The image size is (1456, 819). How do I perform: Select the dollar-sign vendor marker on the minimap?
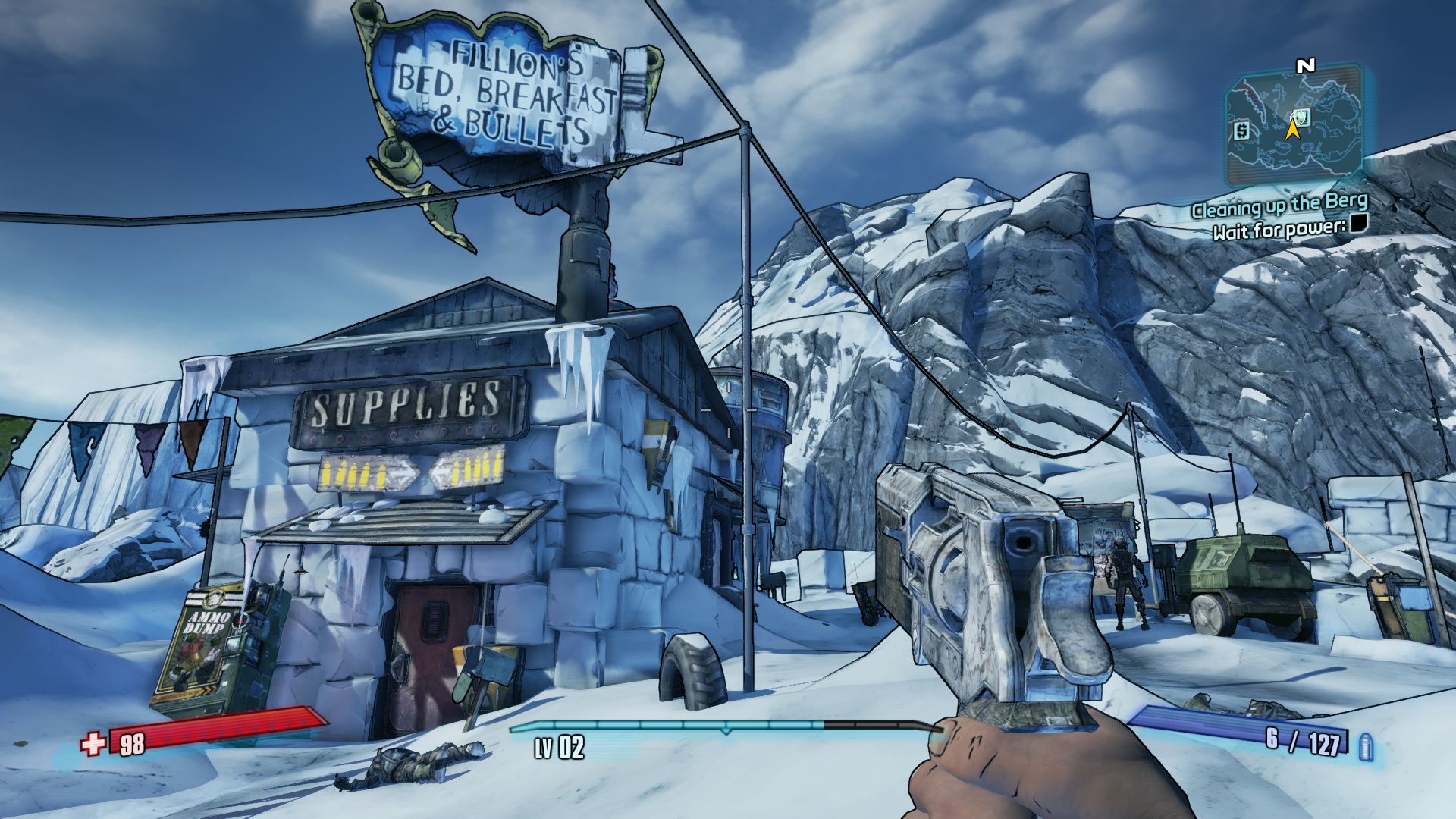point(1241,131)
